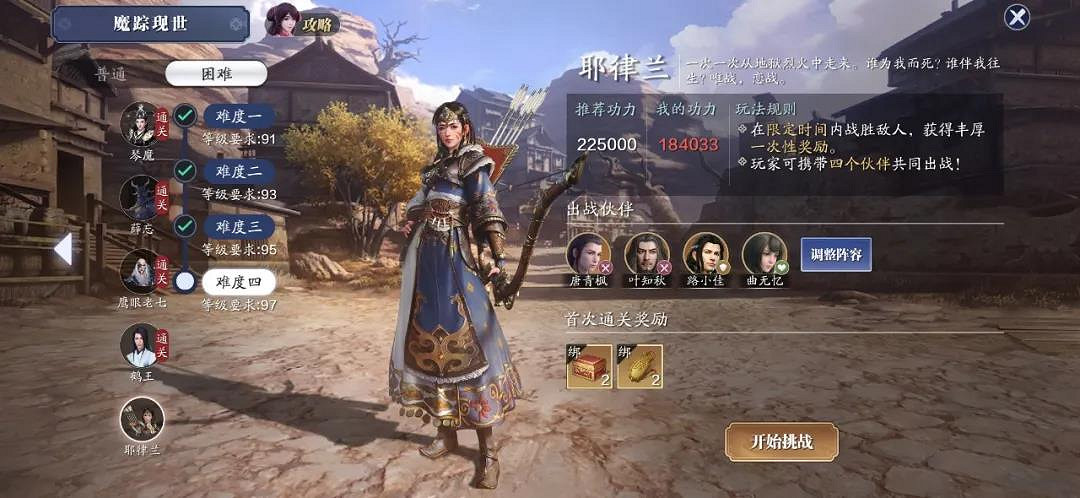Adjust lineup with 调整阵容
1080x498 pixels.
[836, 254]
